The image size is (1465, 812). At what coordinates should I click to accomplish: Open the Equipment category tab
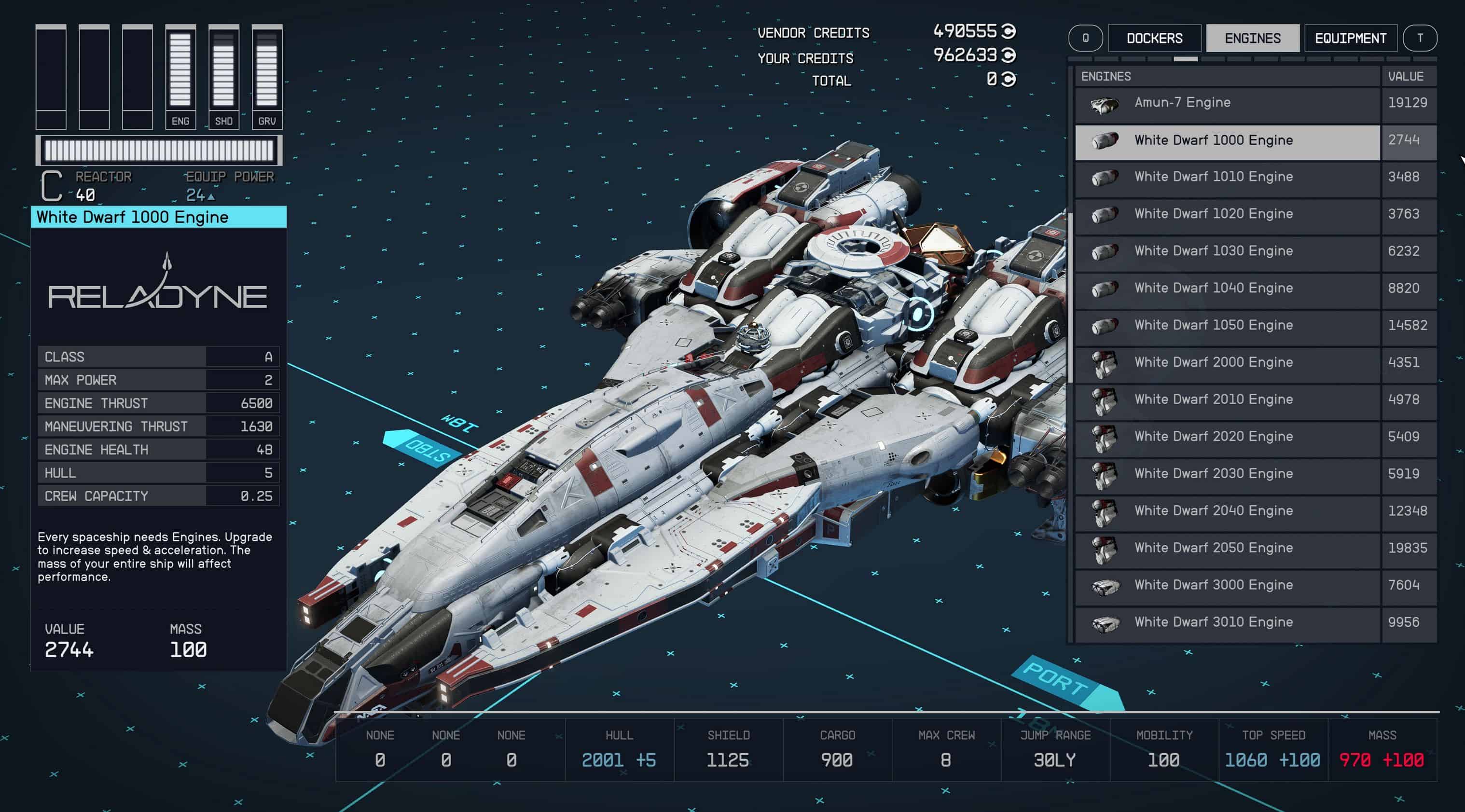(1350, 38)
